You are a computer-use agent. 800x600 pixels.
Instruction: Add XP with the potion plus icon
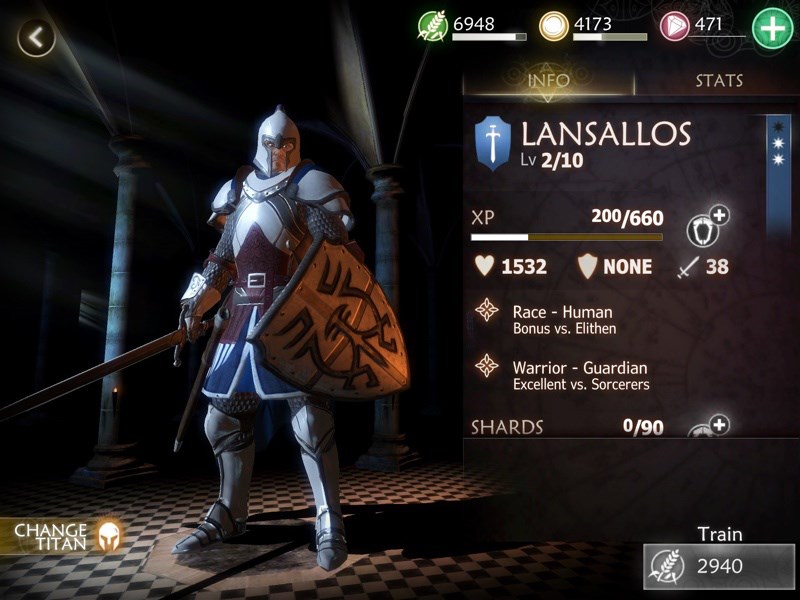(x=707, y=227)
